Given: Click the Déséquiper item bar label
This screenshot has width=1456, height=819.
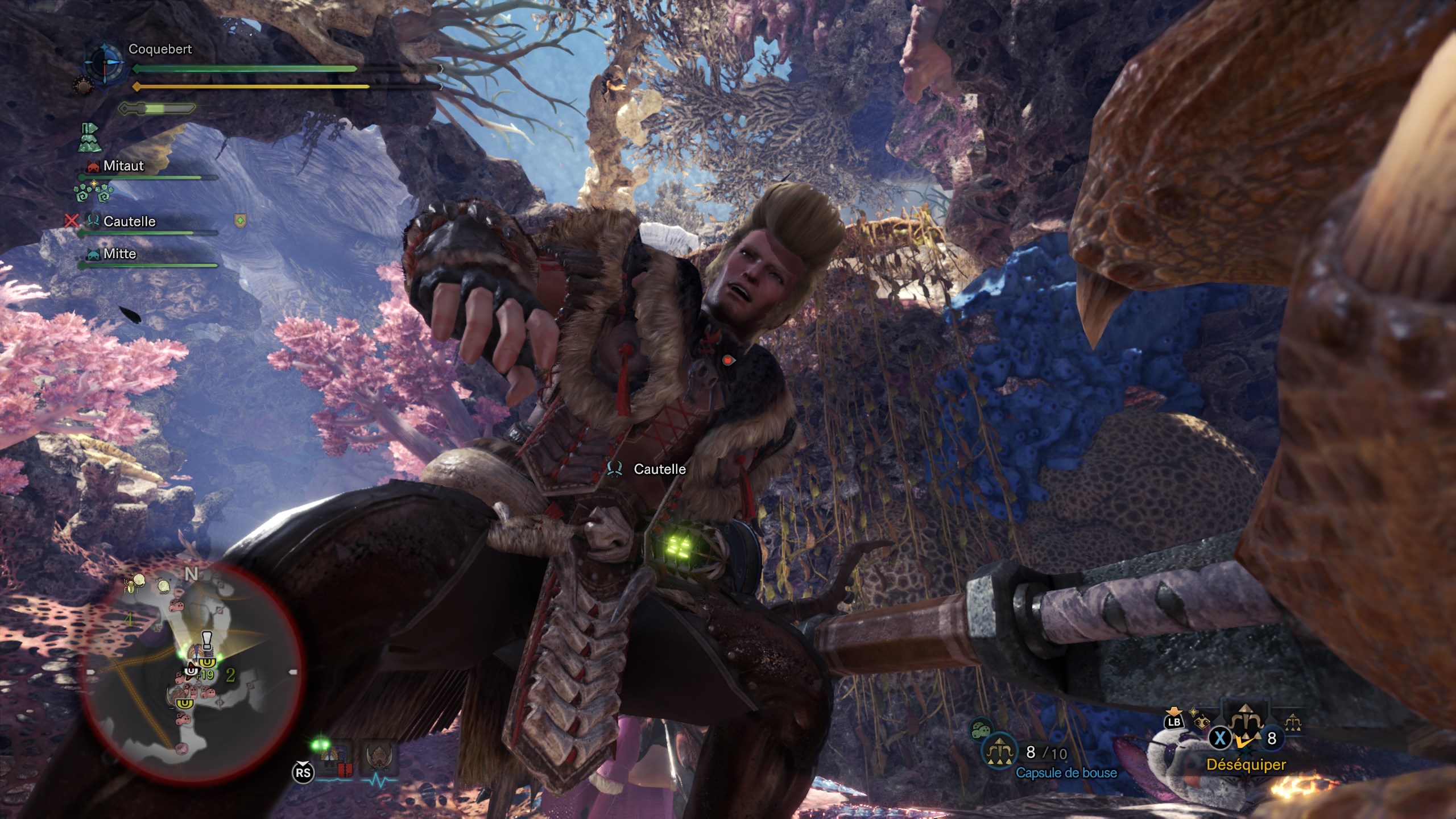Looking at the screenshot, I should click(1246, 765).
